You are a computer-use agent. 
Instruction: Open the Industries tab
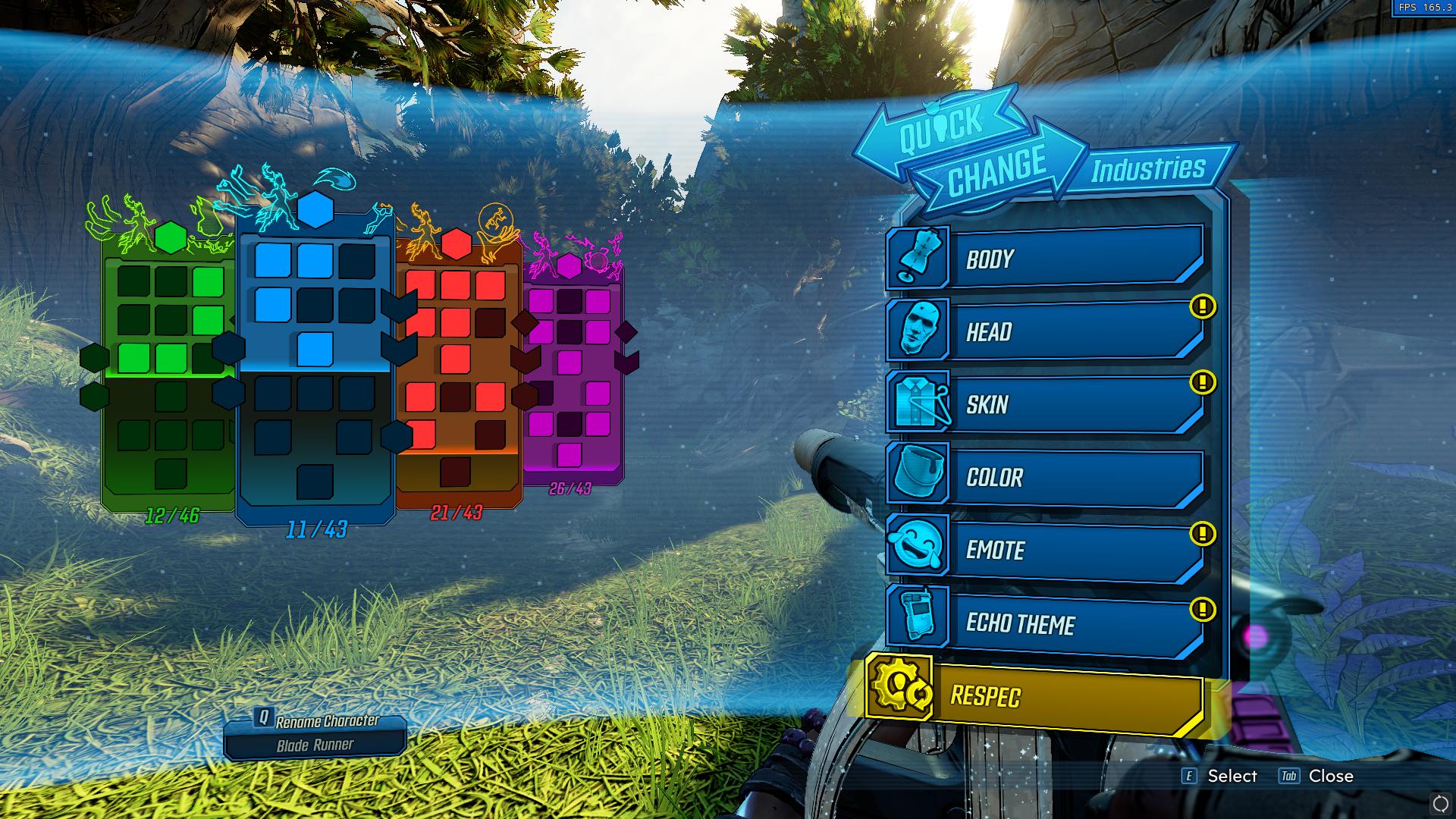(1147, 171)
